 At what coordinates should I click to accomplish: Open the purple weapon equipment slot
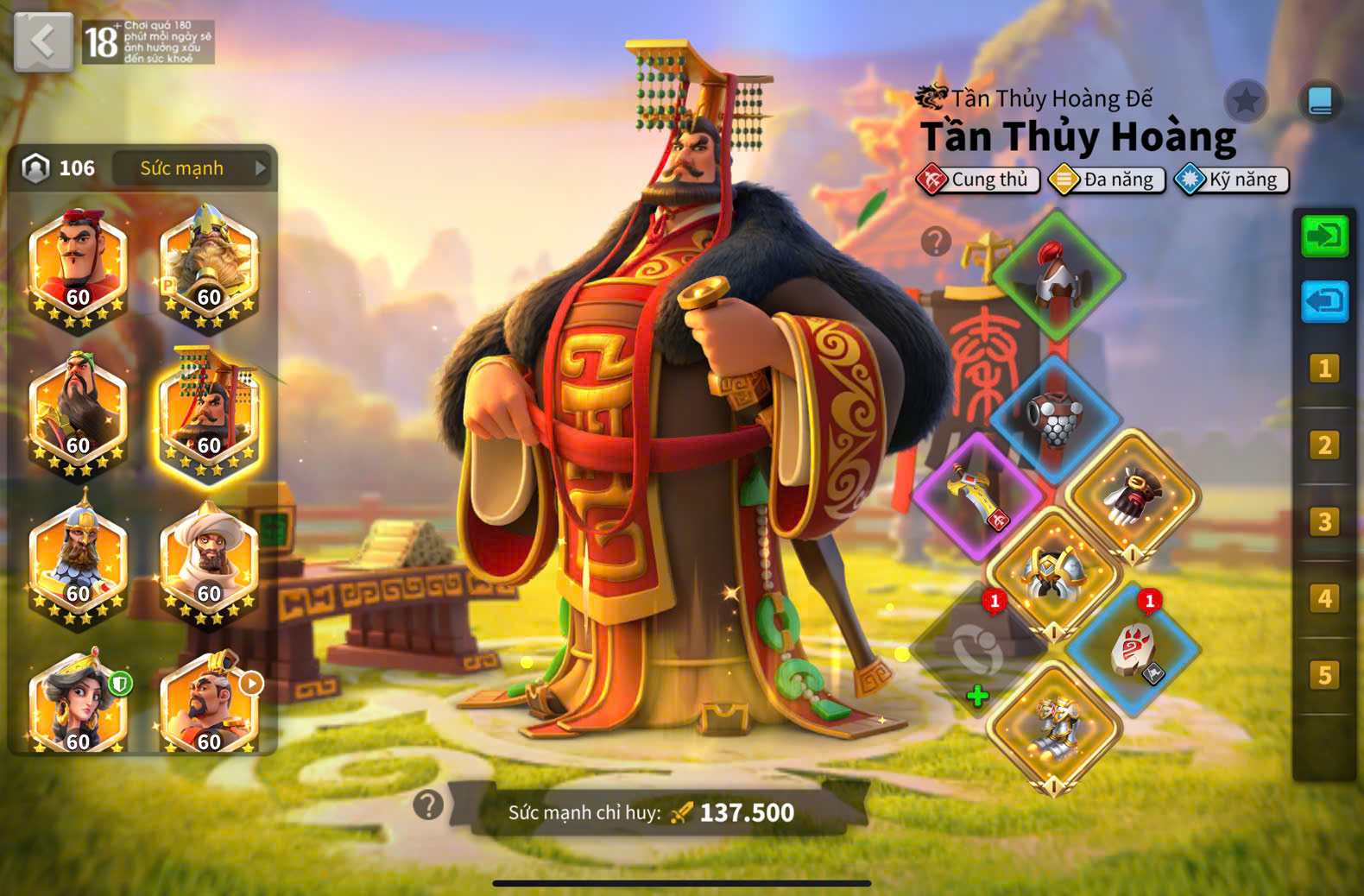click(978, 495)
